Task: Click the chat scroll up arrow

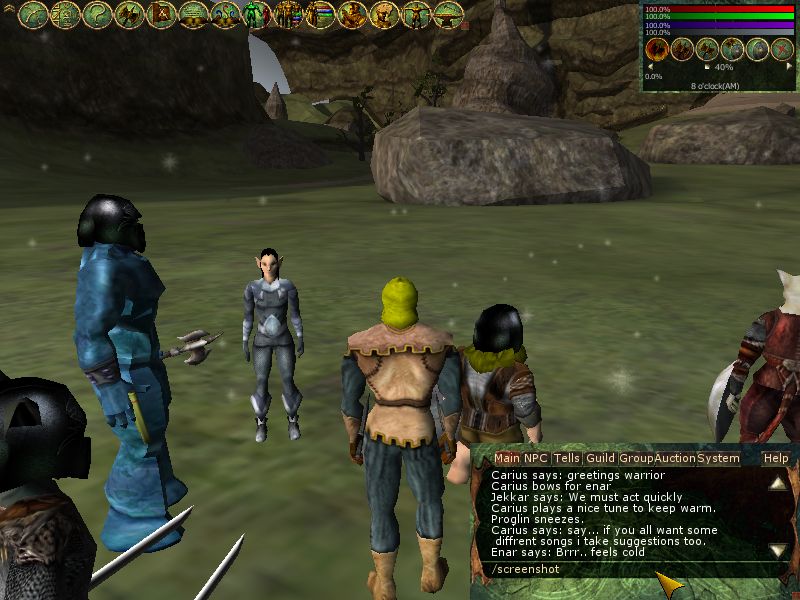Action: click(x=777, y=484)
